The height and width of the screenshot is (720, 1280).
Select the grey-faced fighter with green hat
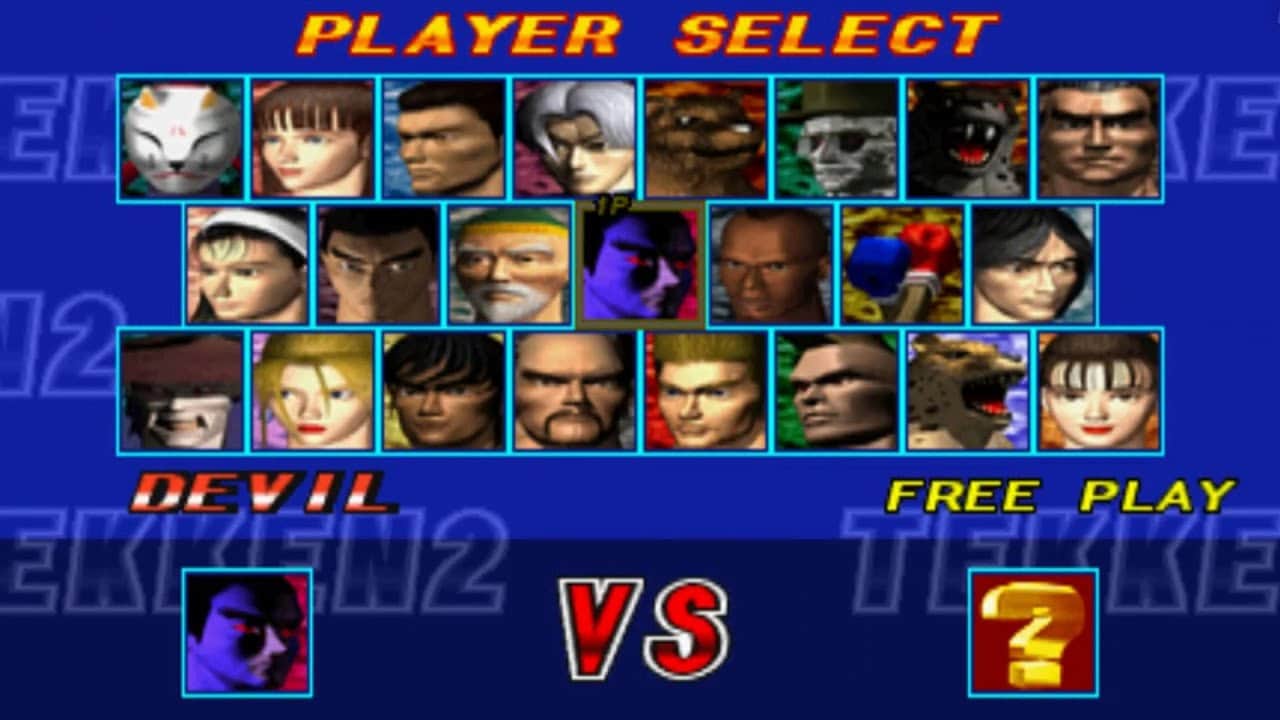click(x=837, y=138)
